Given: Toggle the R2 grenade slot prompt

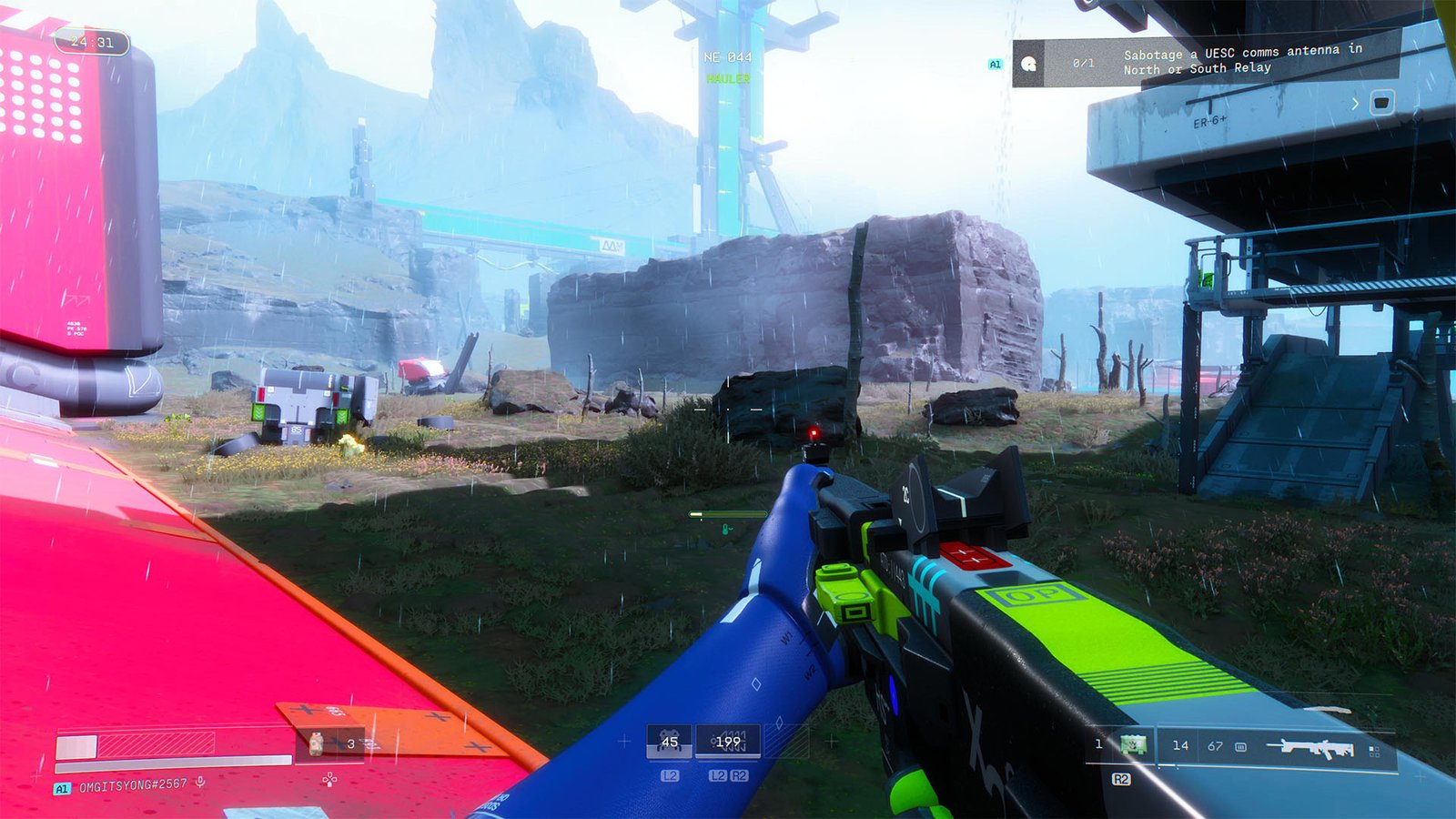Looking at the screenshot, I should coord(1122,779).
